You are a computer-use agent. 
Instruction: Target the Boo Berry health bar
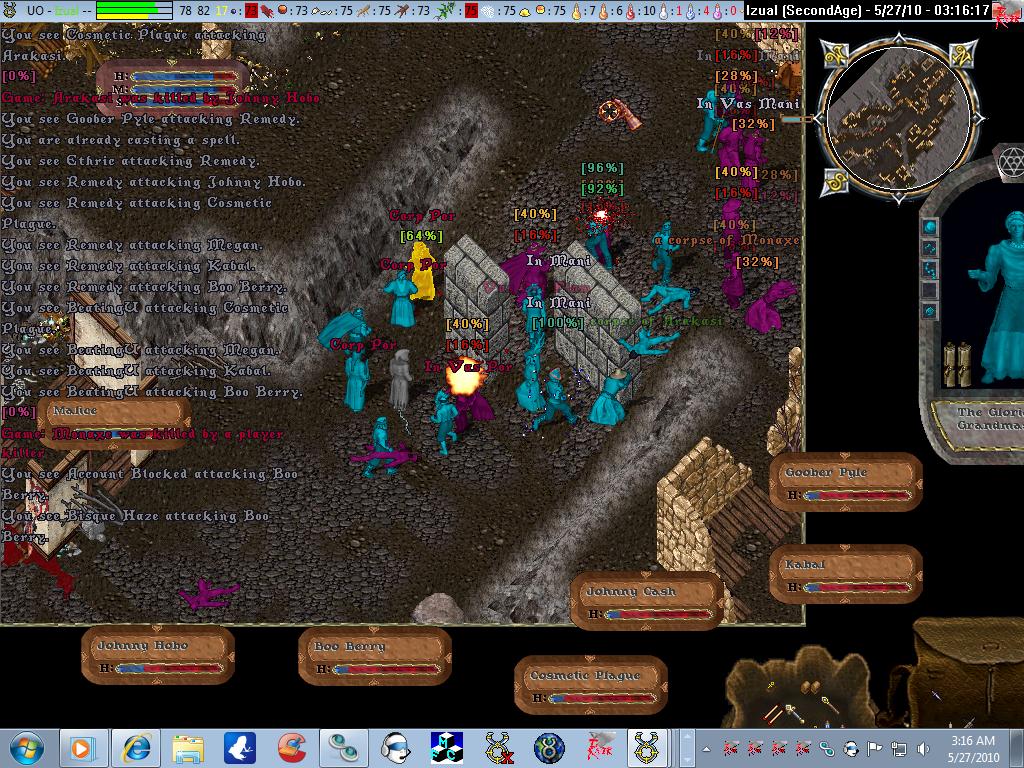point(374,657)
